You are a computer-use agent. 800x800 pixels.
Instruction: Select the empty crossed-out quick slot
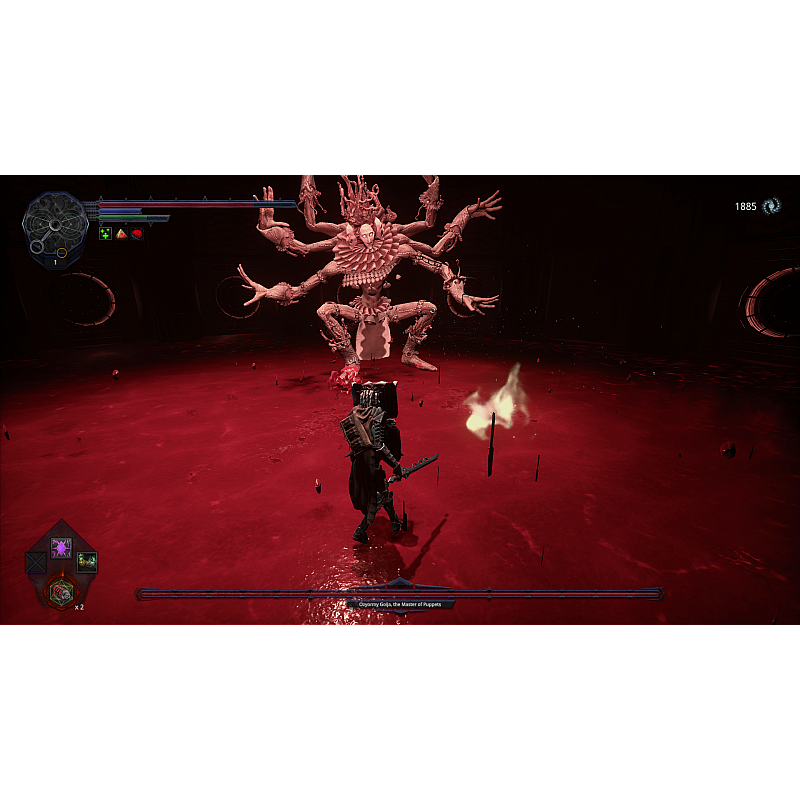[x=37, y=562]
